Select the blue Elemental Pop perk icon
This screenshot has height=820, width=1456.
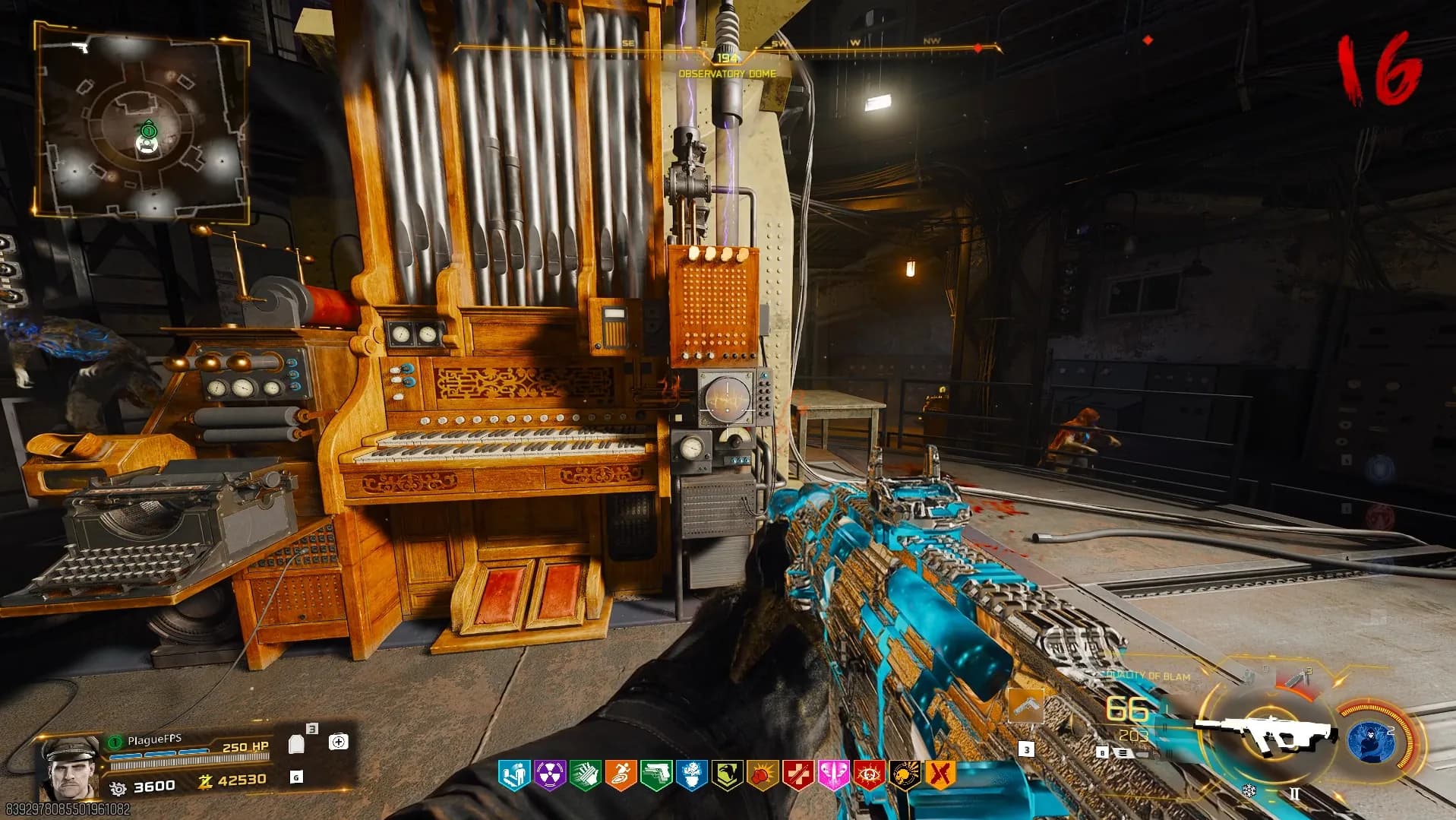point(691,774)
